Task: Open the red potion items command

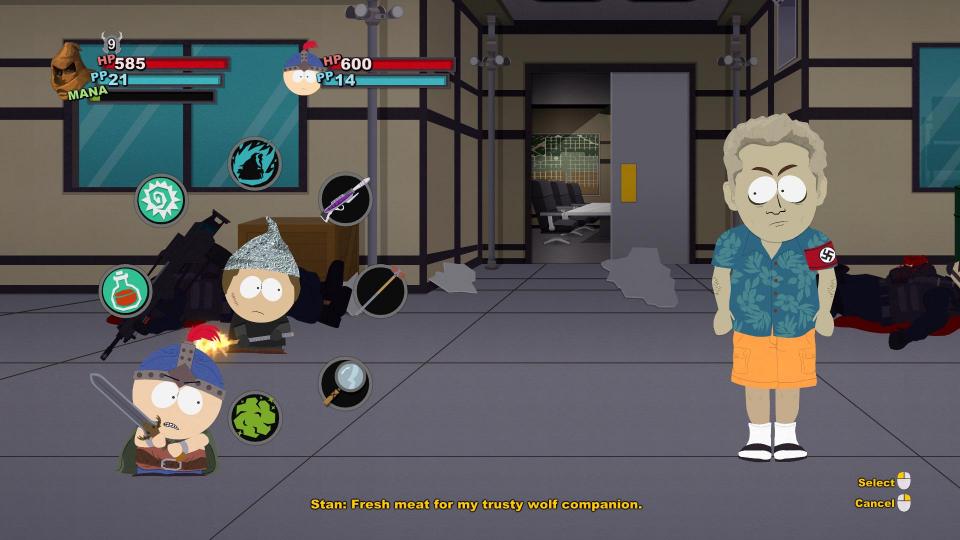Action: 126,291
